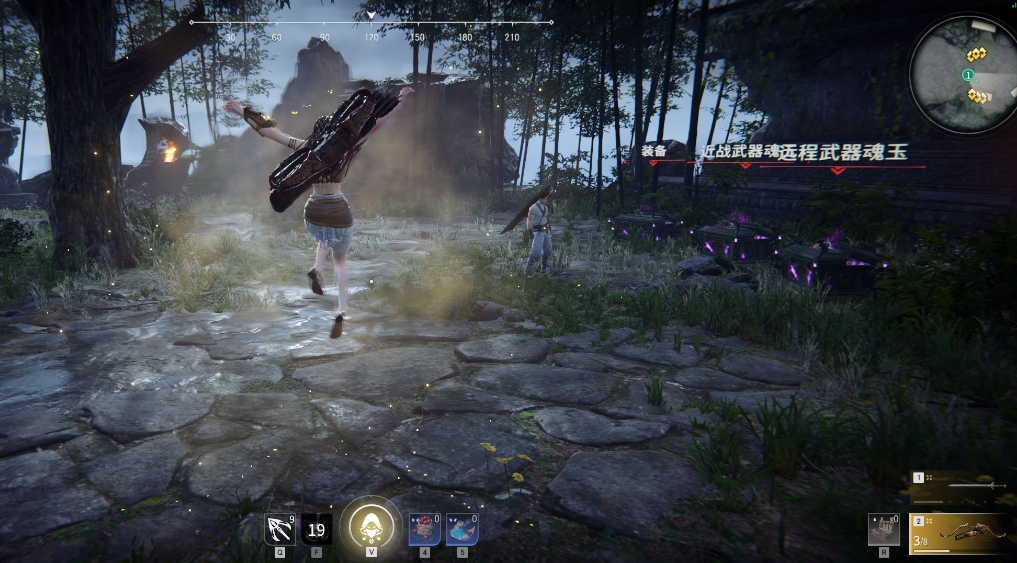
Task: Select the black skill slot showing 19
Action: pyautogui.click(x=317, y=528)
